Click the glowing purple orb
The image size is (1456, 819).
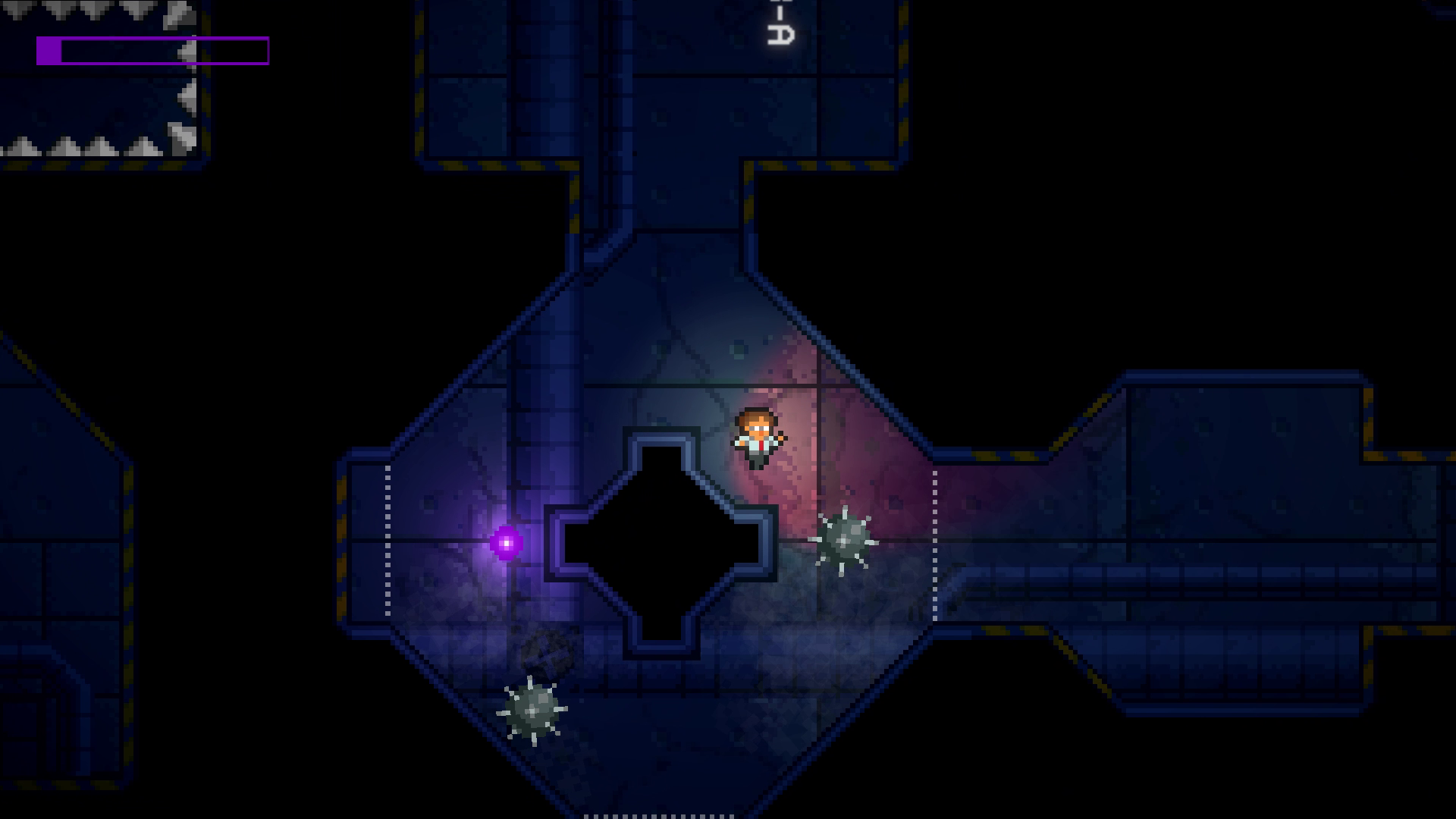[x=506, y=541]
